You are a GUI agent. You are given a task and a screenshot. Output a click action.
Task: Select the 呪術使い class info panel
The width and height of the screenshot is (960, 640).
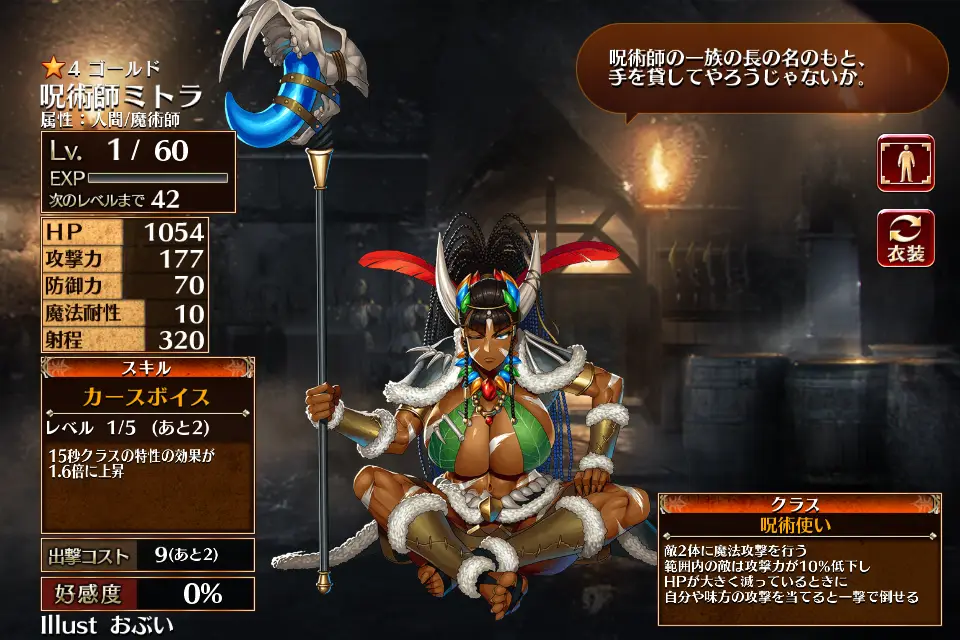pos(797,525)
